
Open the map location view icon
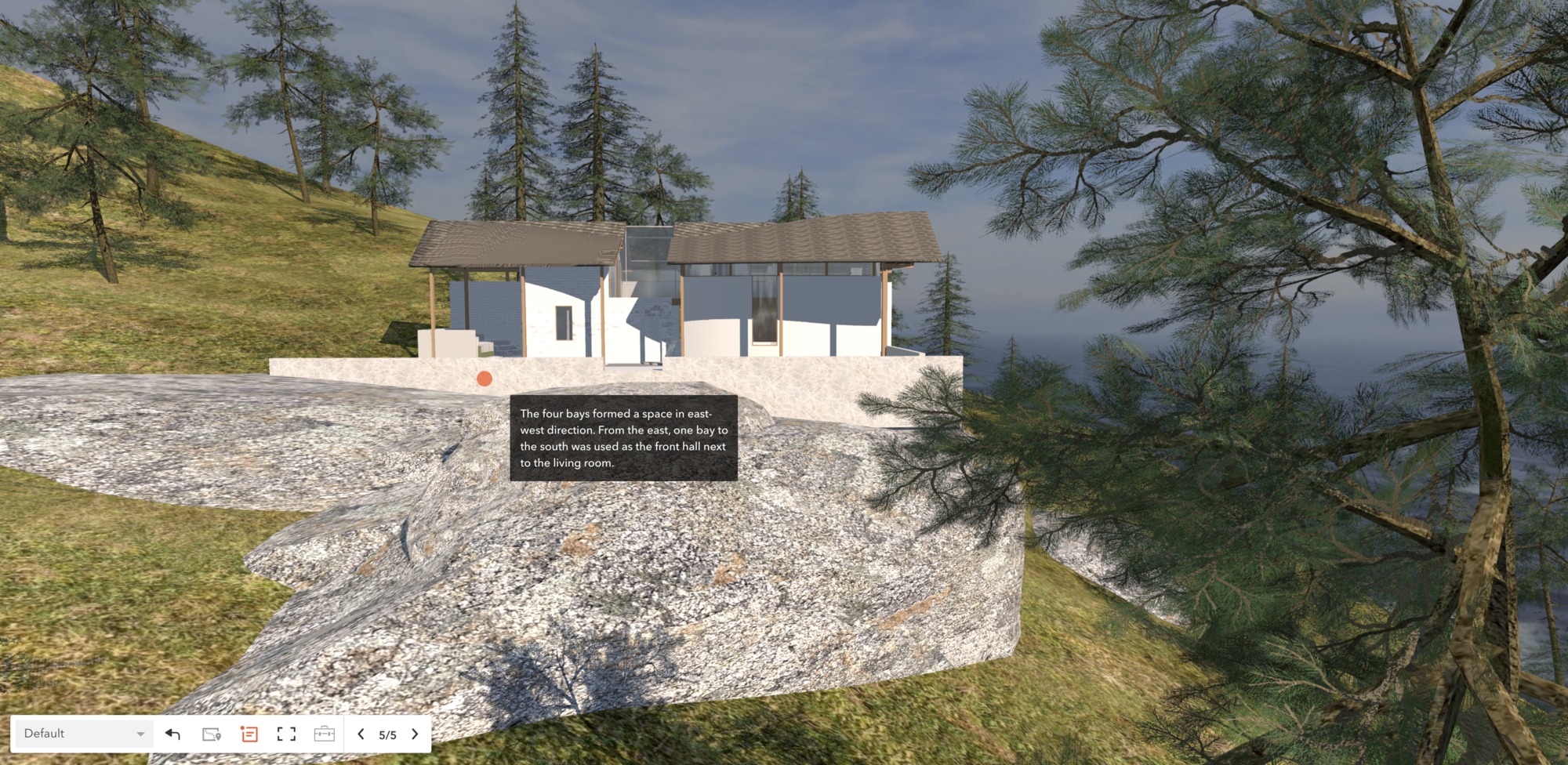click(x=212, y=734)
